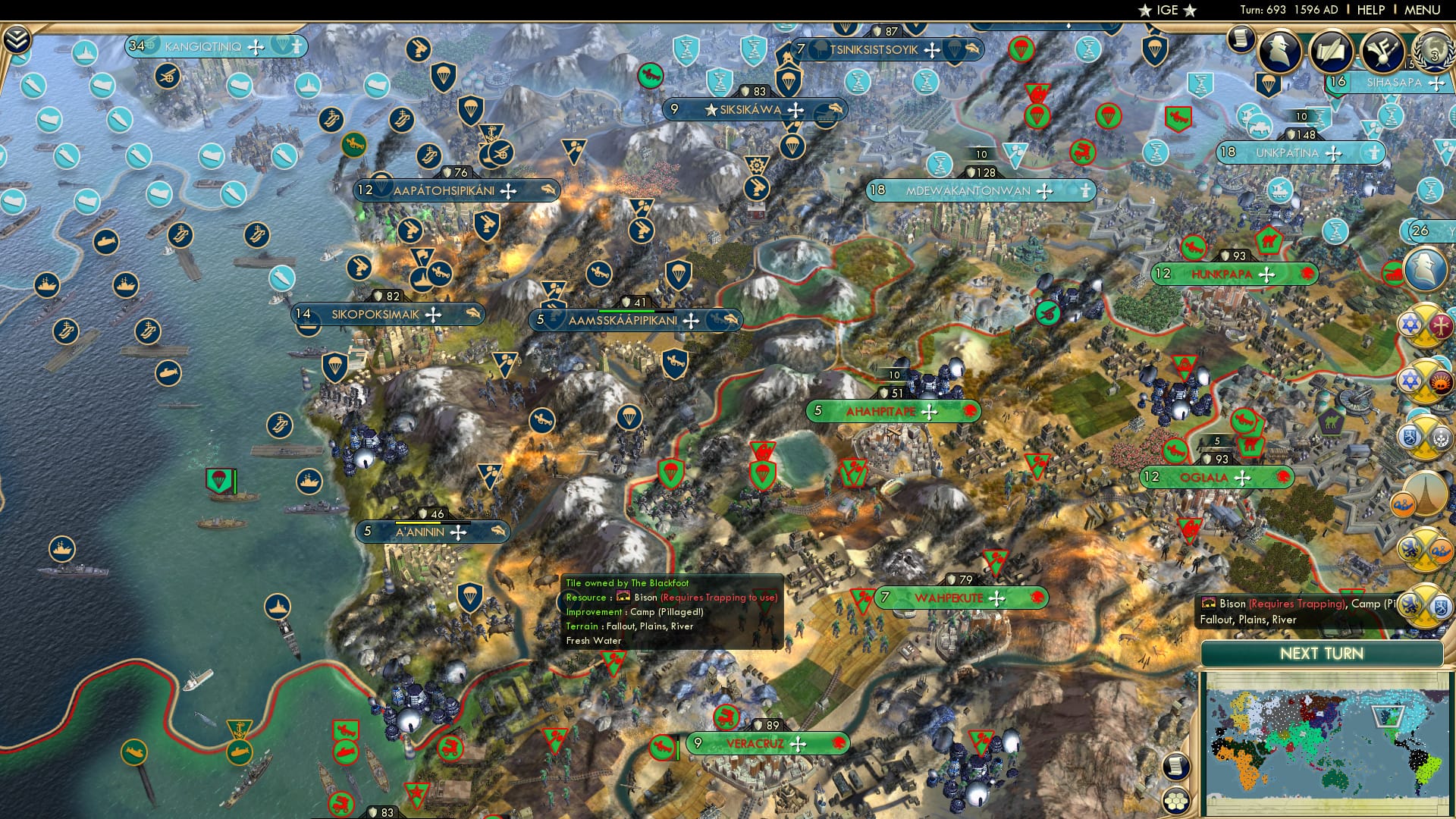1456x819 pixels.
Task: Click the wonder-built notification on right edge
Action: (1429, 493)
